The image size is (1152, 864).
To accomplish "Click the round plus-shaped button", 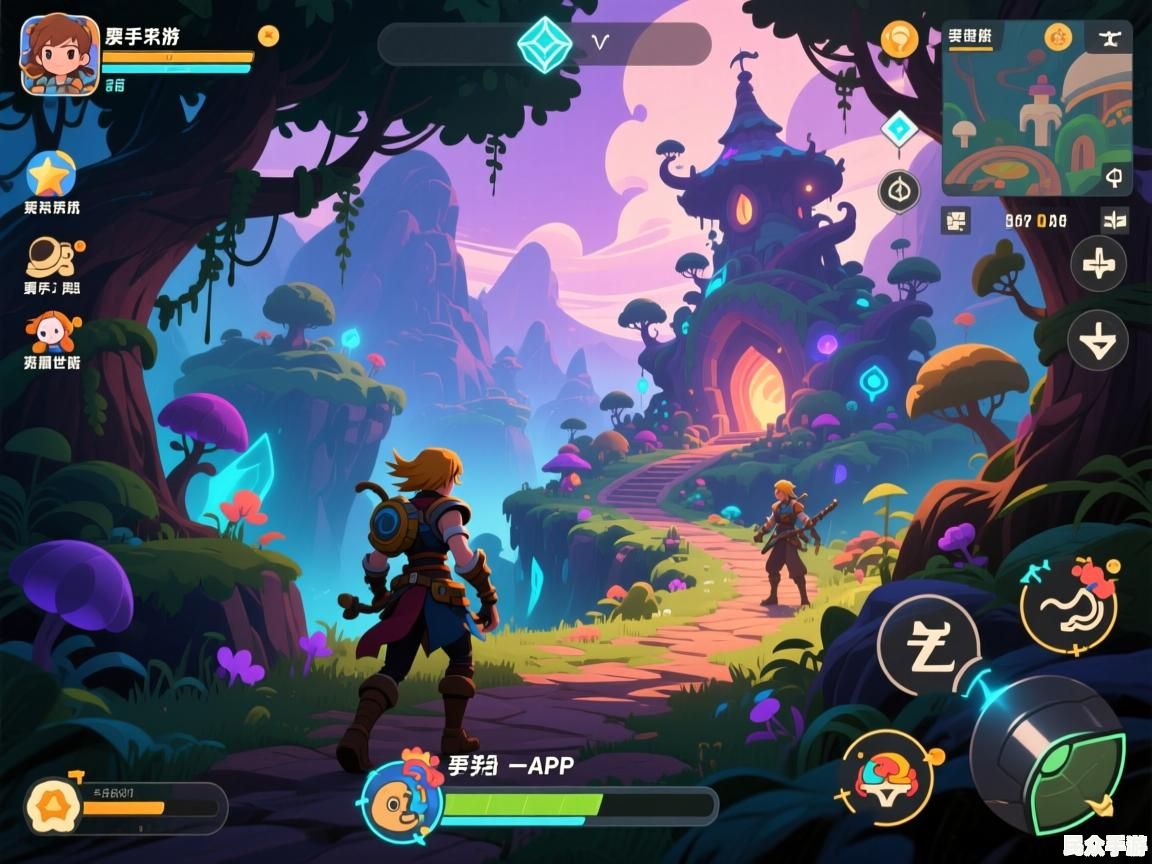I will 1098,264.
